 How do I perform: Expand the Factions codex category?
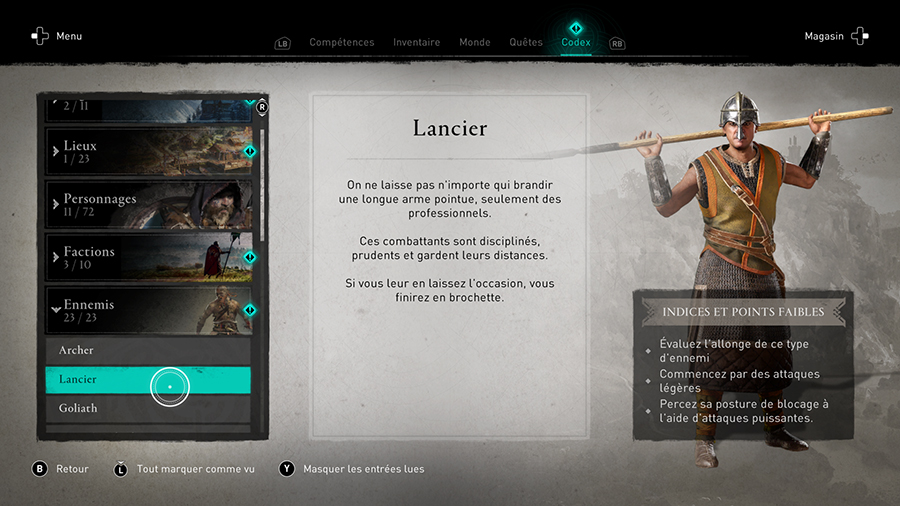(x=148, y=257)
